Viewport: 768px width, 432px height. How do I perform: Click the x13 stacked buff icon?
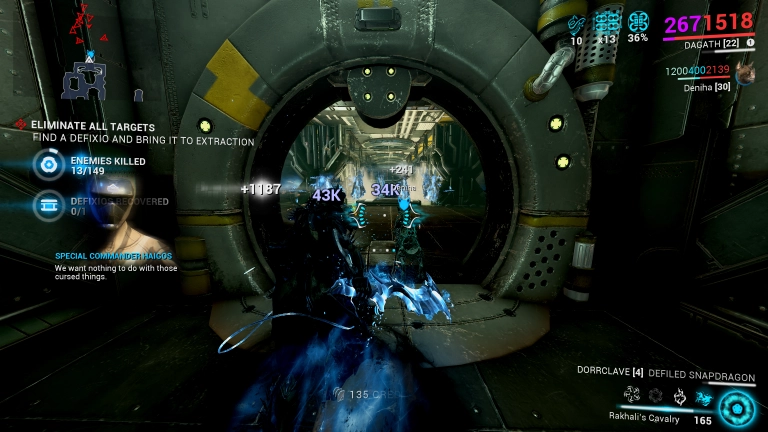pyautogui.click(x=607, y=22)
